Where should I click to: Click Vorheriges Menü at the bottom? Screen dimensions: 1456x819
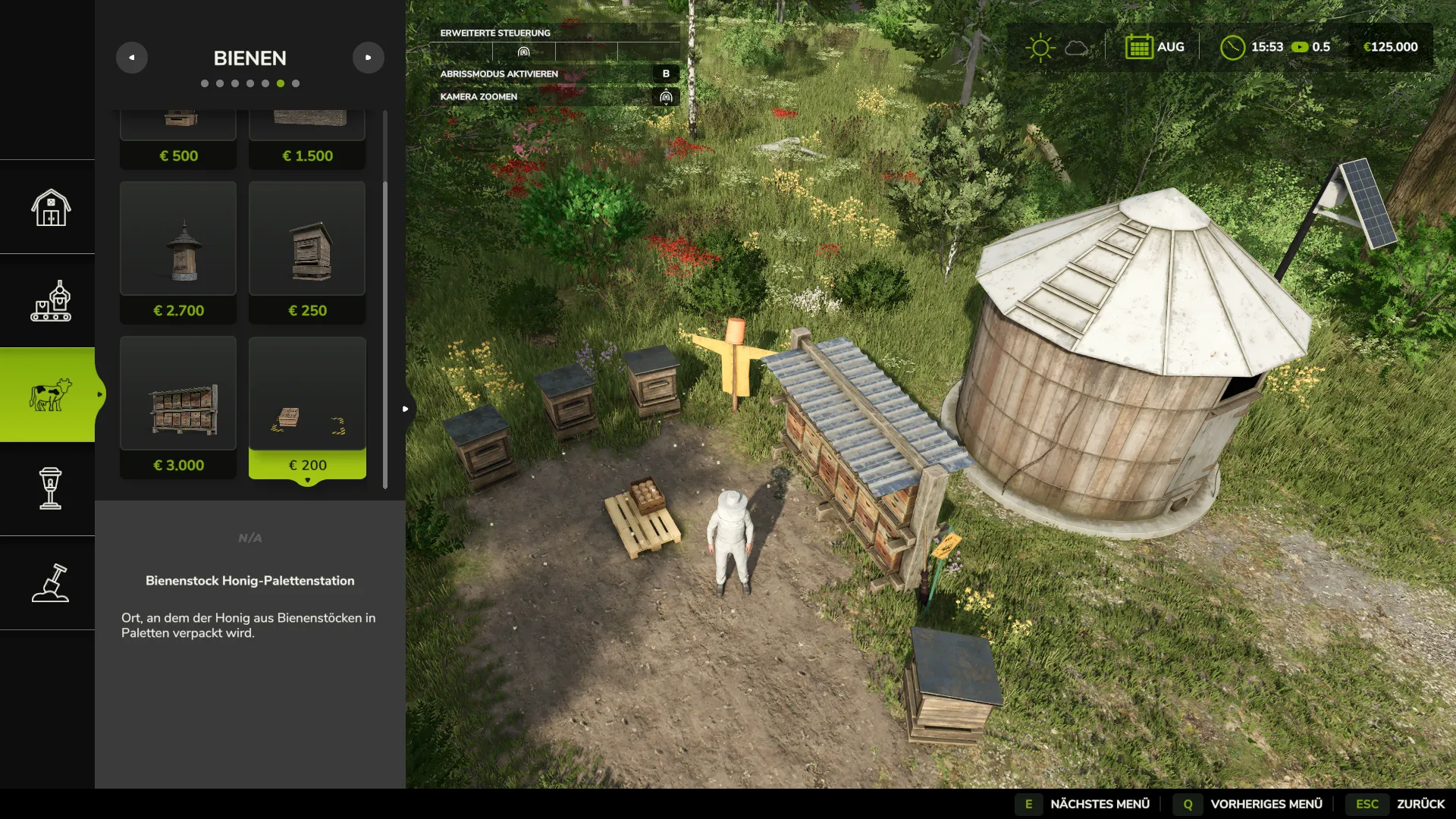pyautogui.click(x=1249, y=804)
